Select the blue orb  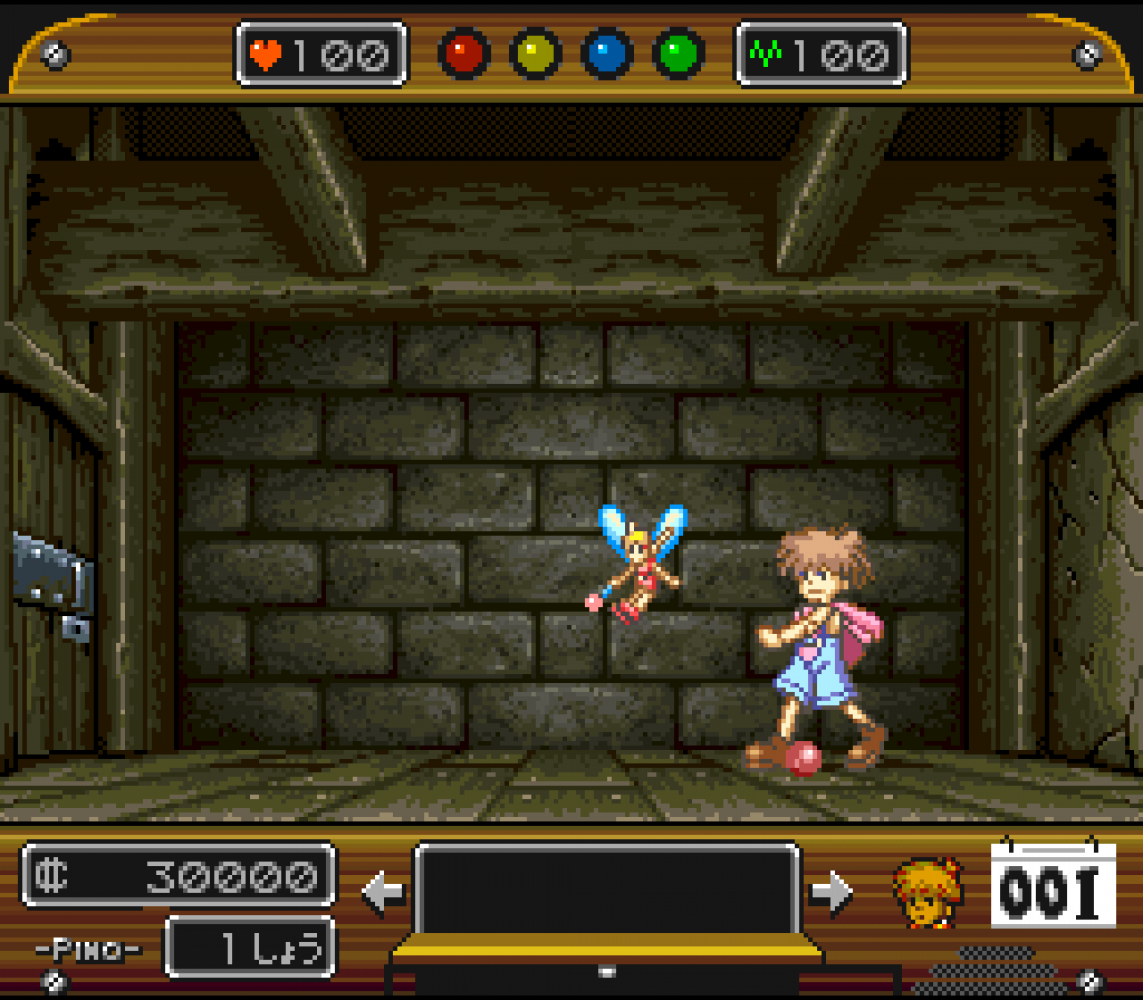607,54
